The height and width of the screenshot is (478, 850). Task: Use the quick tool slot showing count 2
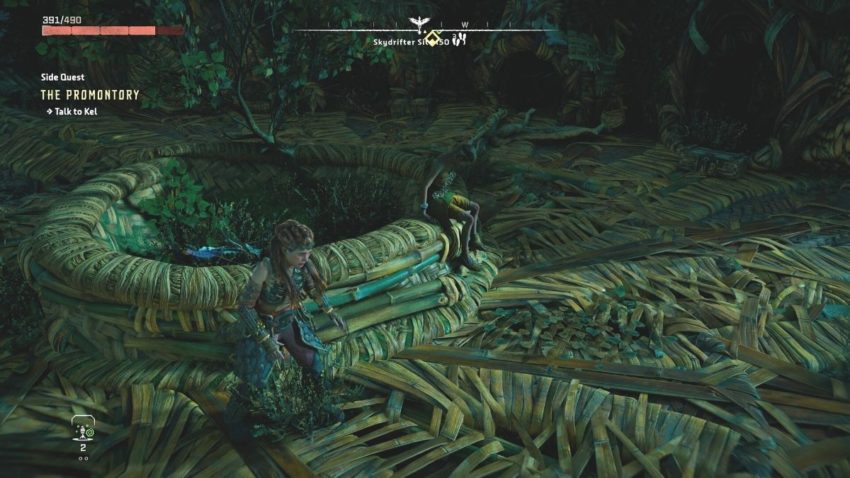click(84, 431)
